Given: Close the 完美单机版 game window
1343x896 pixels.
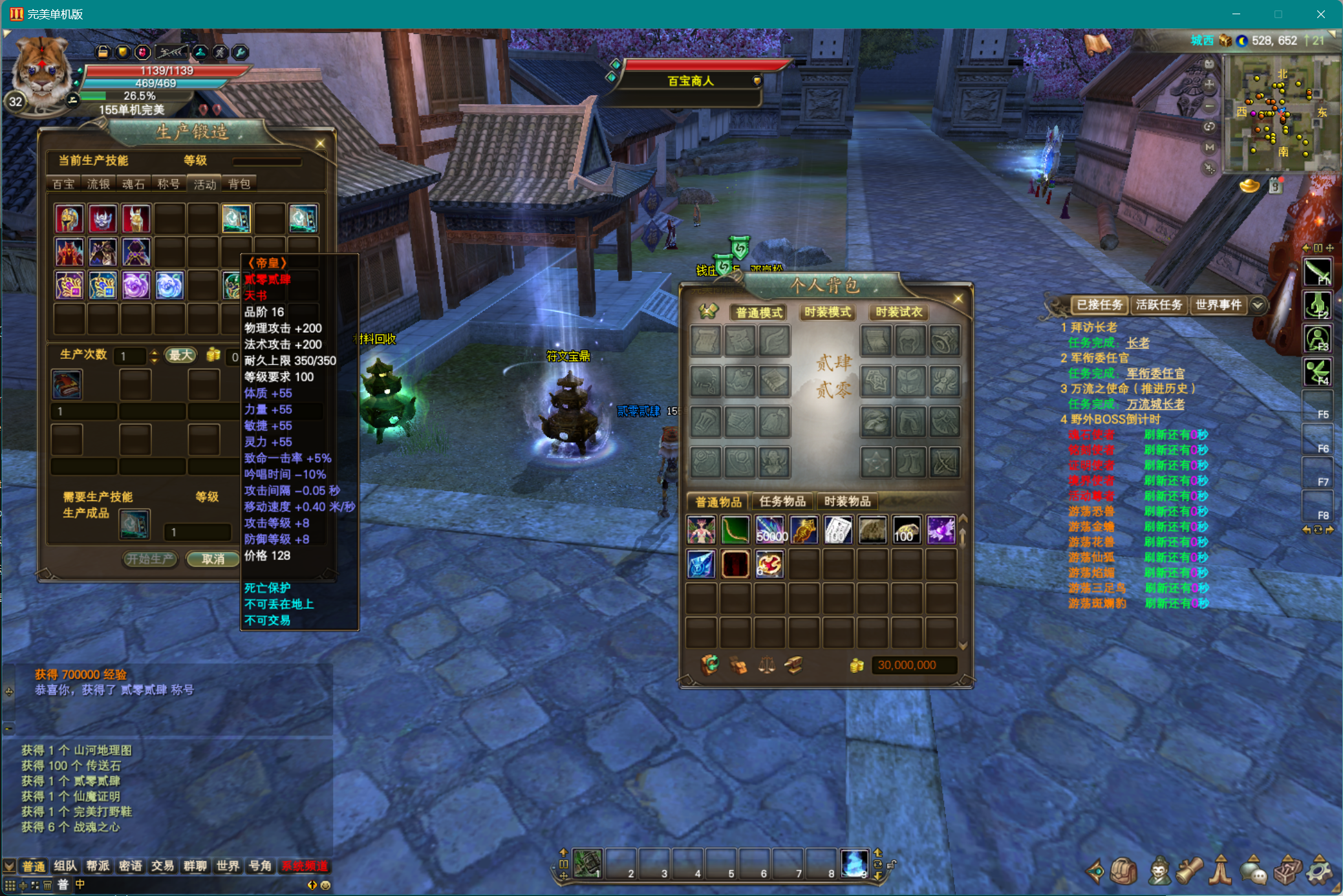Looking at the screenshot, I should pyautogui.click(x=1320, y=14).
